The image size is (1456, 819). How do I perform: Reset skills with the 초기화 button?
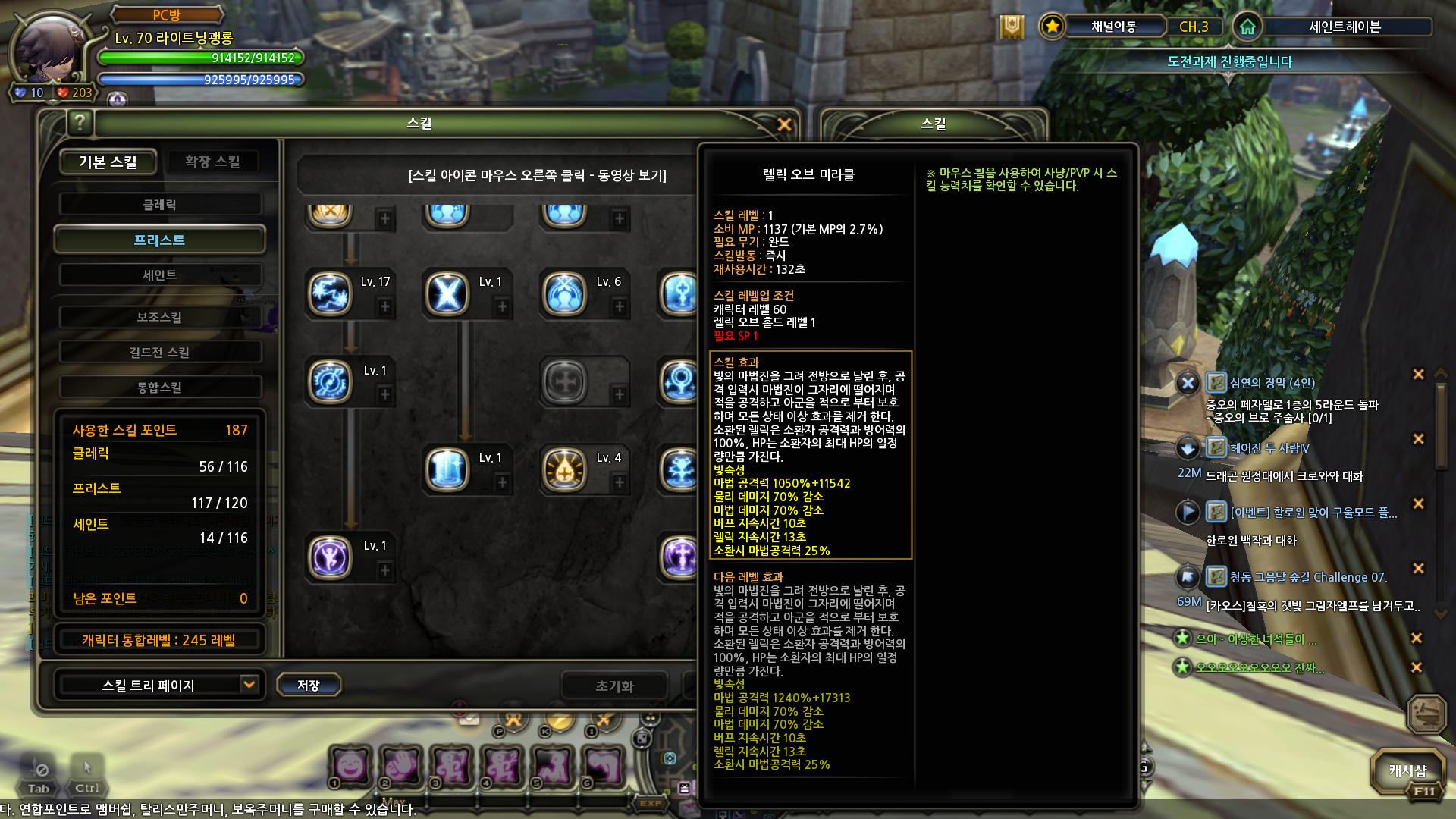(x=614, y=686)
